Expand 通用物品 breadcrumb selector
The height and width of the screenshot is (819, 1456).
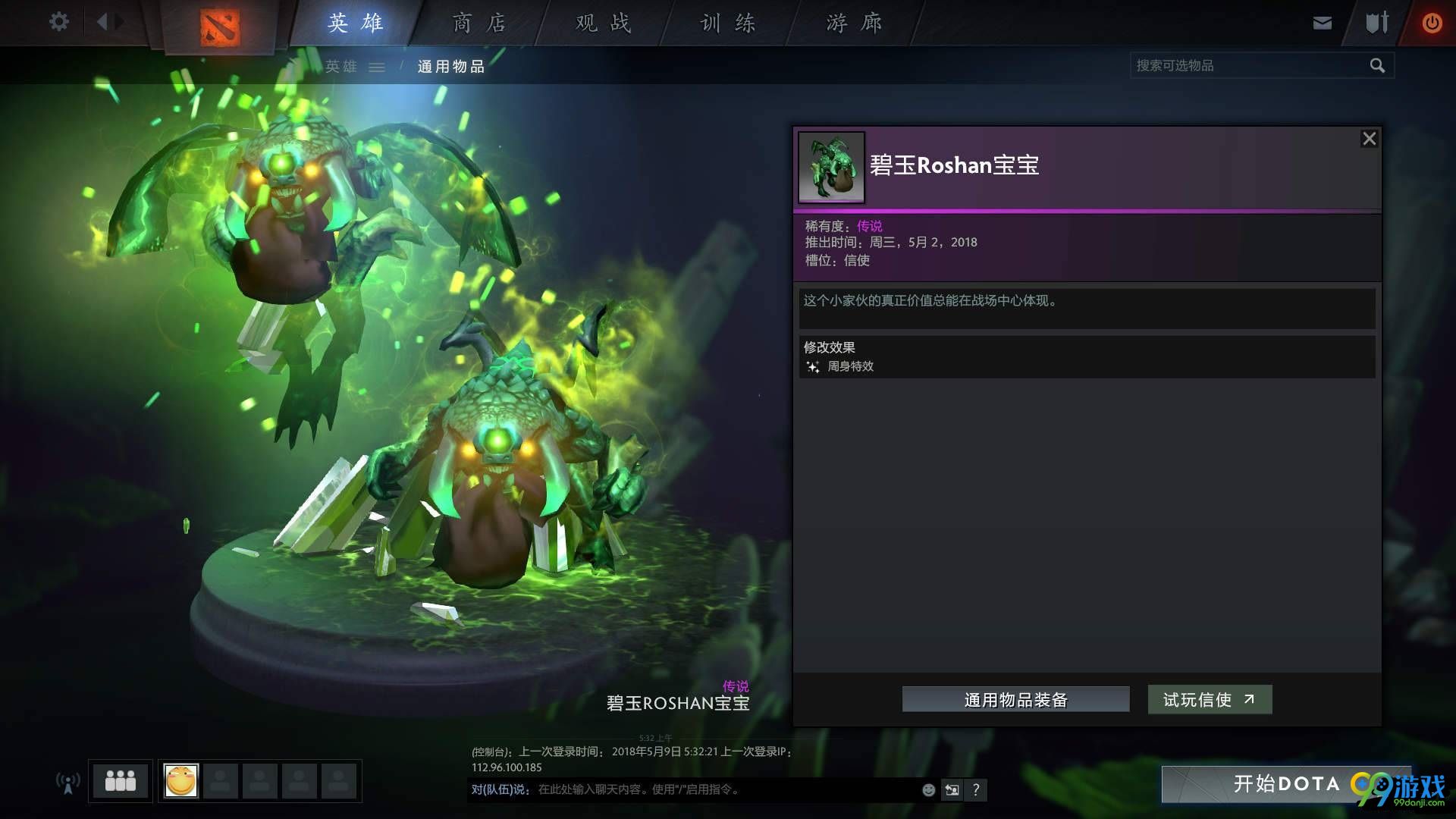click(451, 67)
